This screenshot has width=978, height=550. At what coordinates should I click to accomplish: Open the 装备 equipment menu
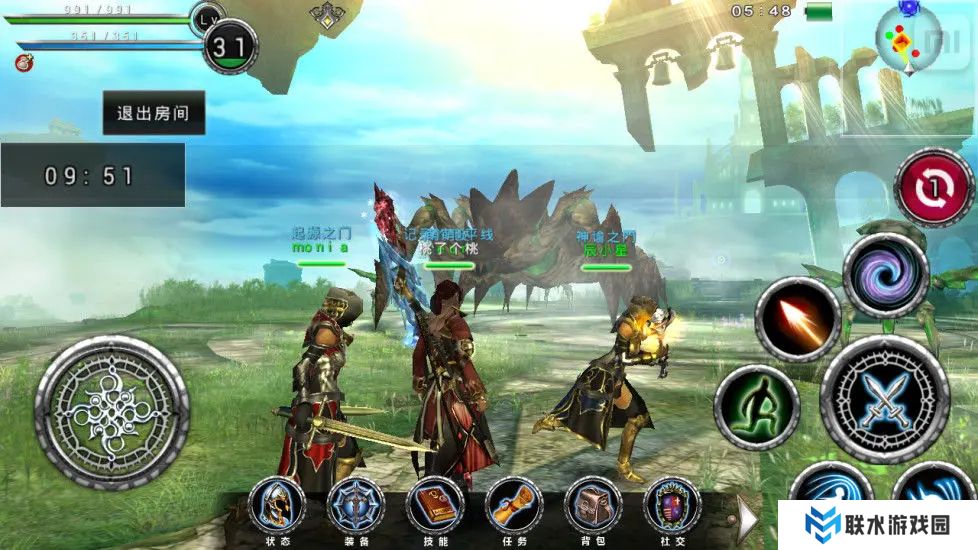(356, 504)
